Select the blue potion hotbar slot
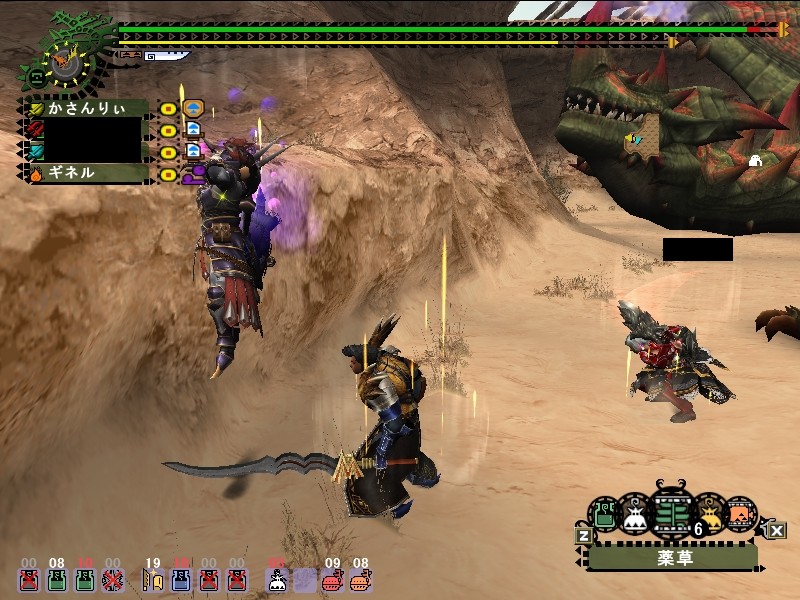The image size is (800, 600). 181,579
